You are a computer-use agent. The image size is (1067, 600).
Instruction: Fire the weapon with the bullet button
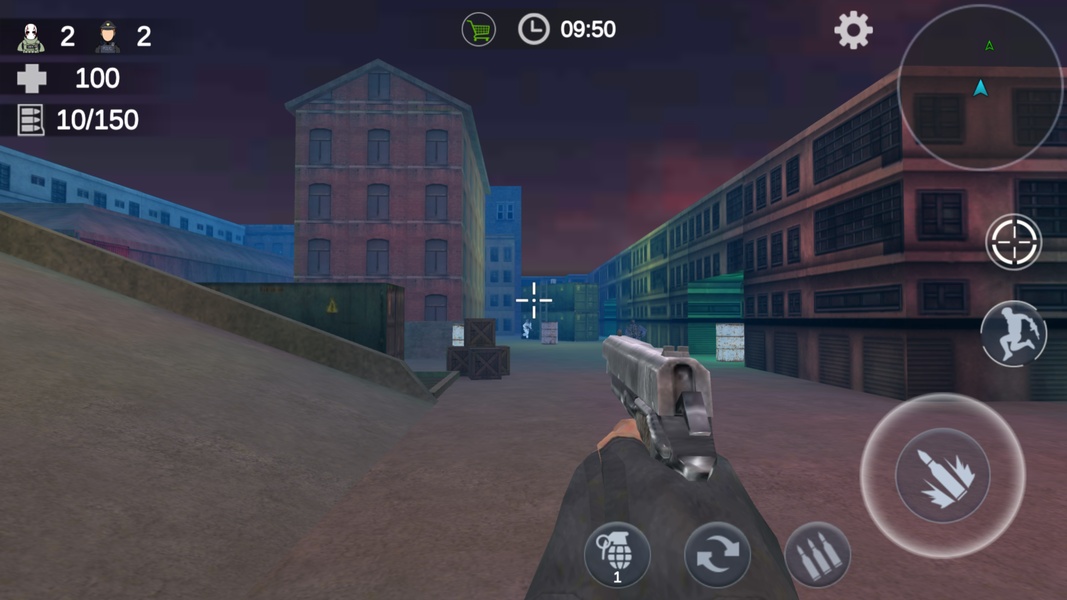[x=942, y=475]
